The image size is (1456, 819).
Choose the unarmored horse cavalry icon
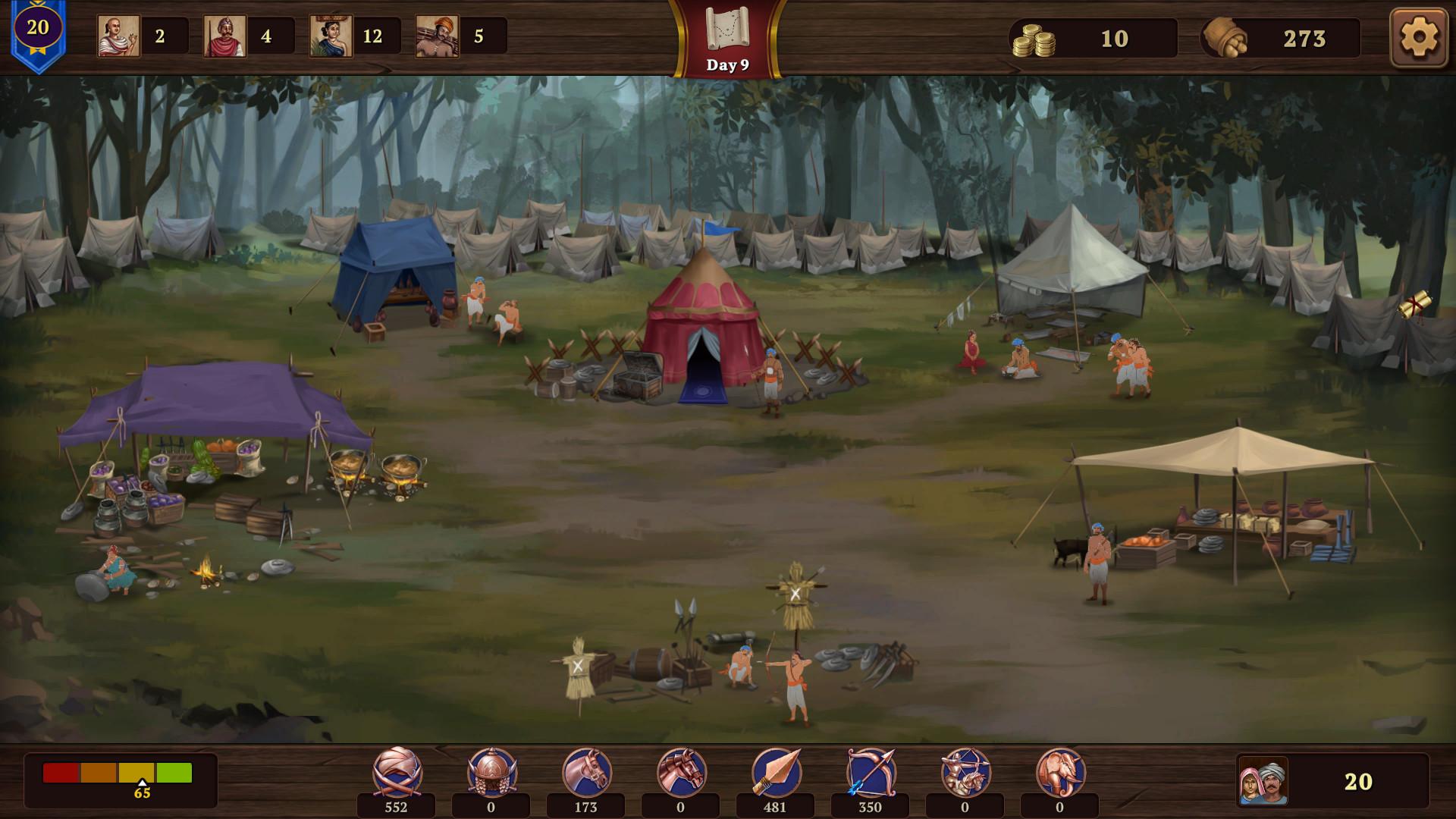click(586, 772)
